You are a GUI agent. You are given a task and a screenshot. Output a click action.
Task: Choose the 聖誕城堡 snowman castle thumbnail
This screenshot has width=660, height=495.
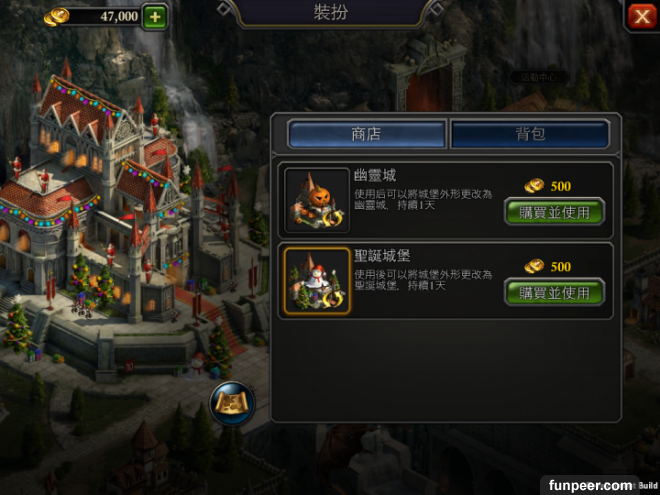316,281
